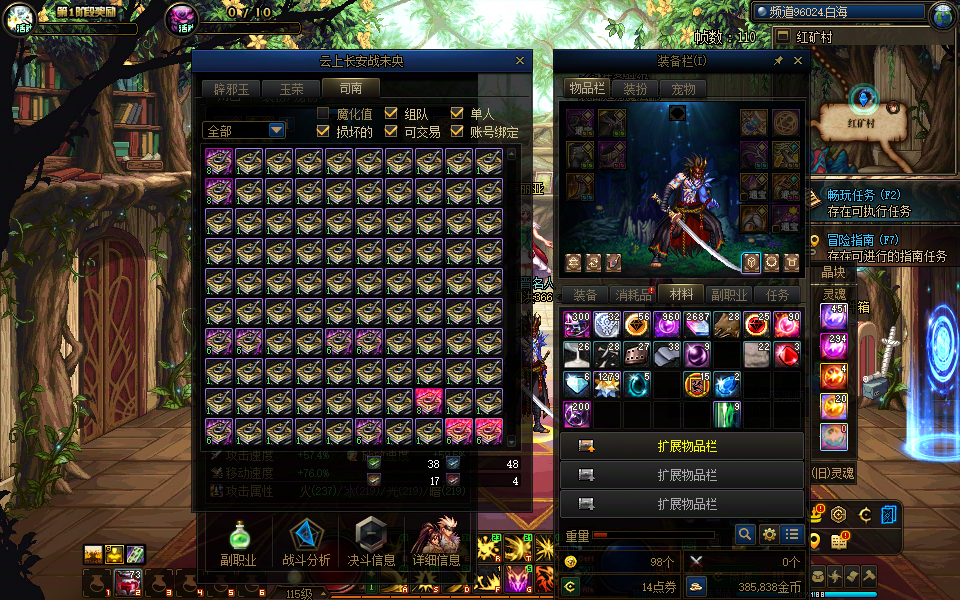Uncheck the 账号绑定 filter
Screen dimensions: 960x600
(458, 131)
